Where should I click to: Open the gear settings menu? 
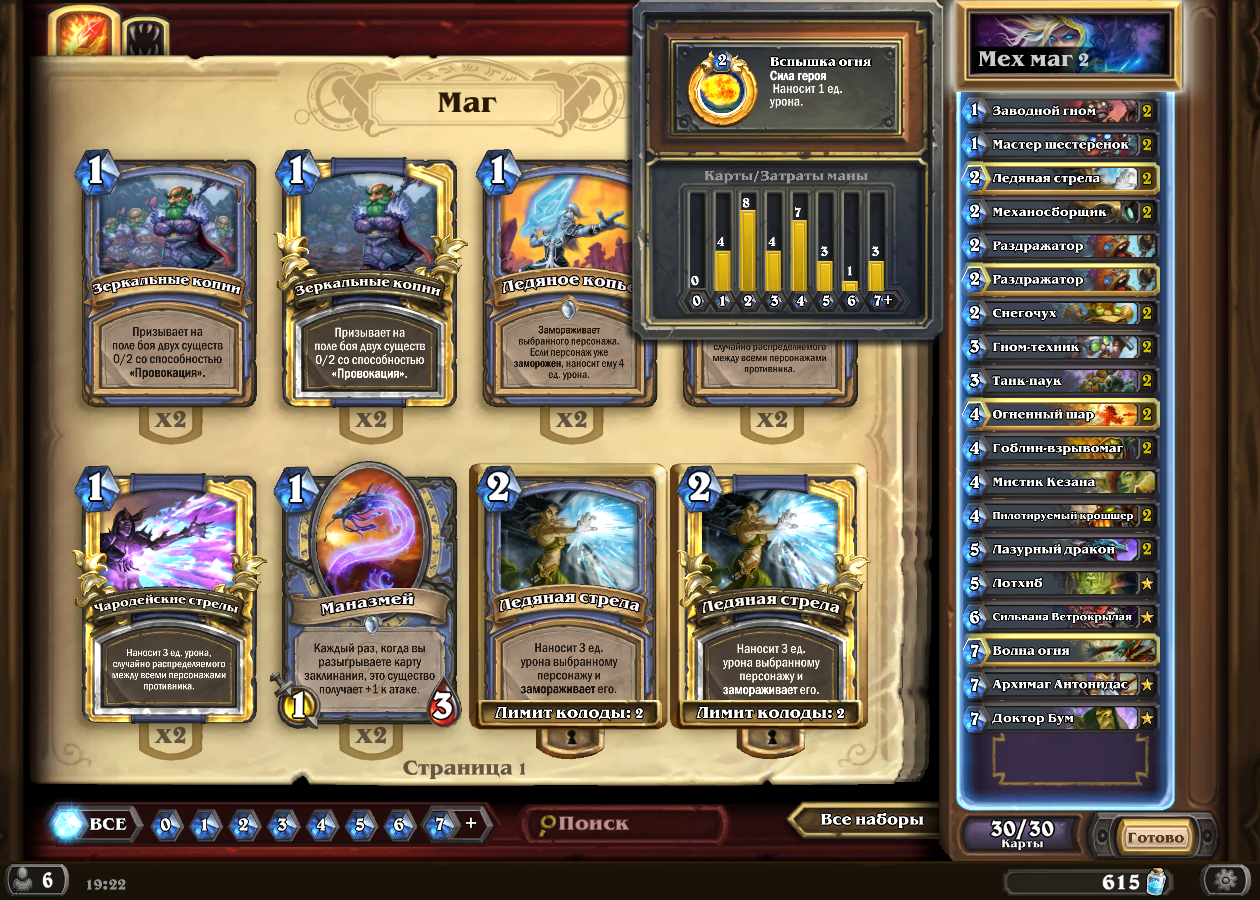point(1224,880)
